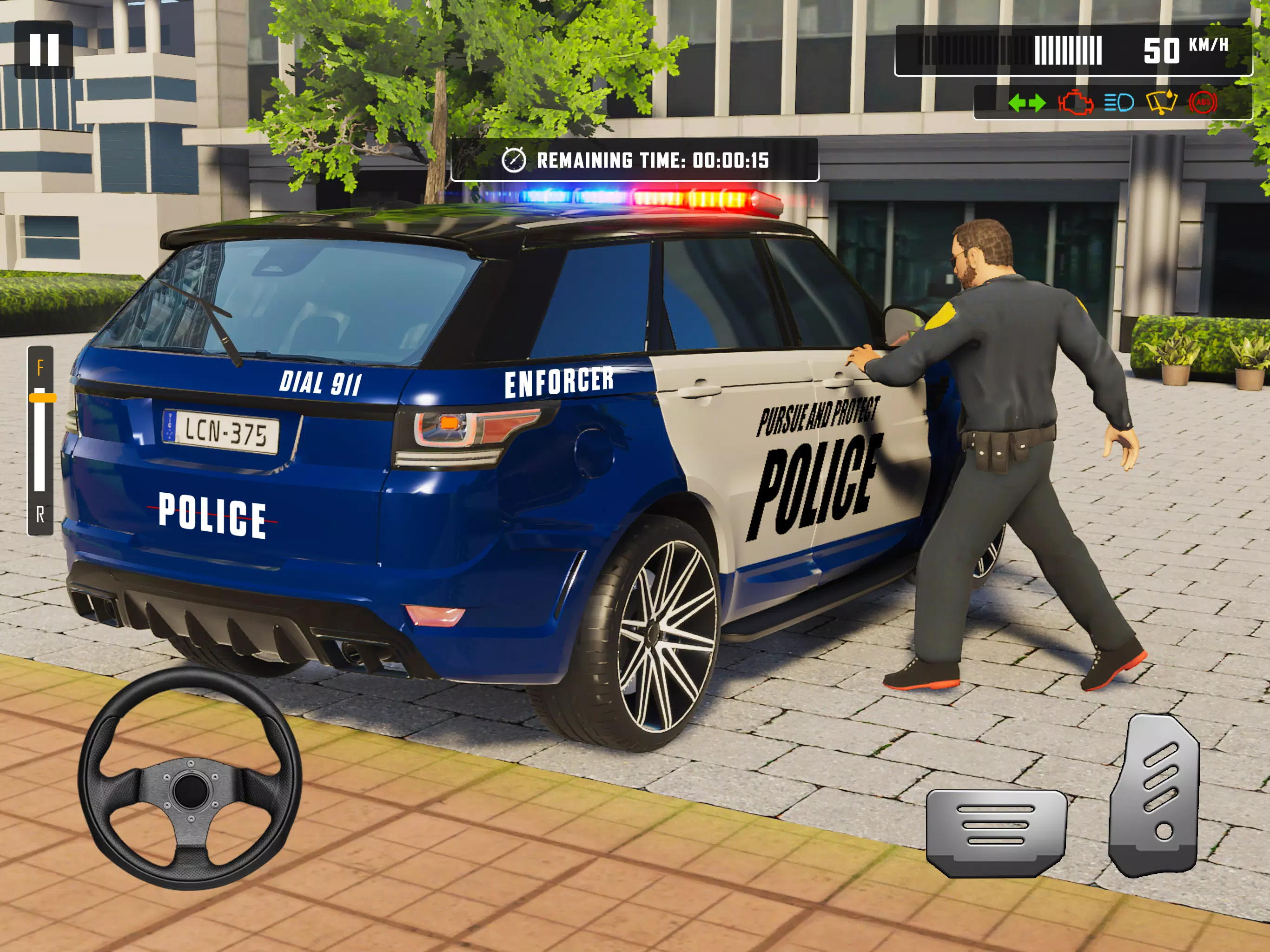
Task: Click the steering wheel control
Action: point(190,778)
